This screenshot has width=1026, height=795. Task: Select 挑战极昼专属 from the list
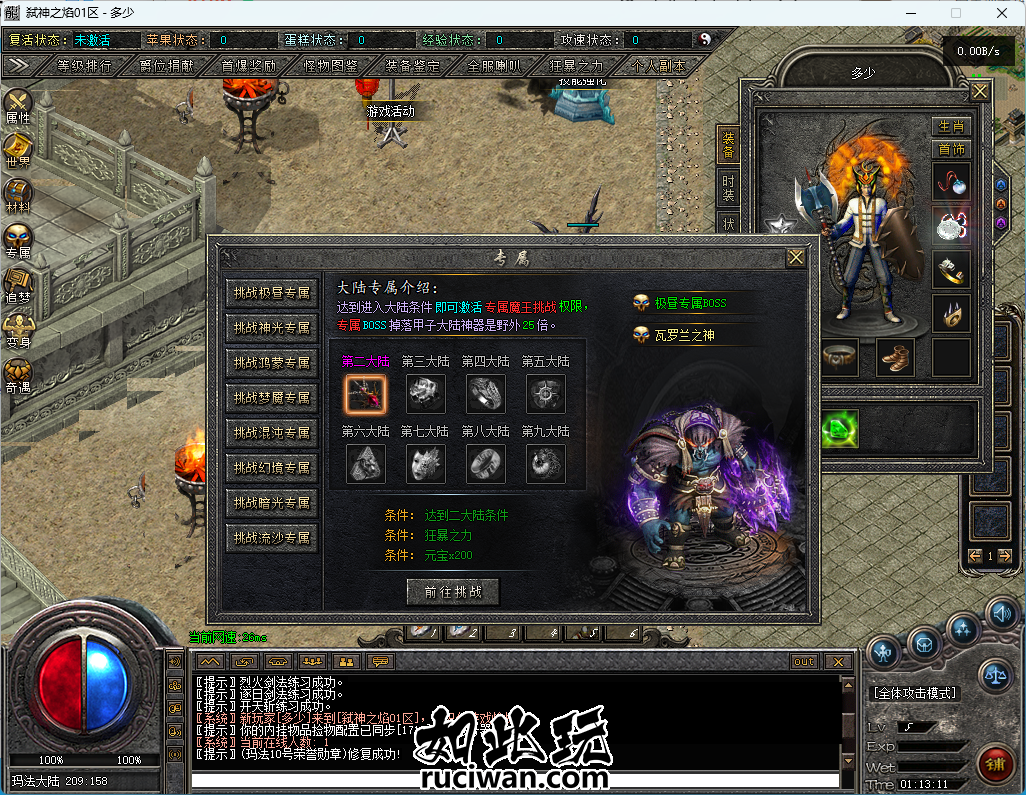point(271,293)
